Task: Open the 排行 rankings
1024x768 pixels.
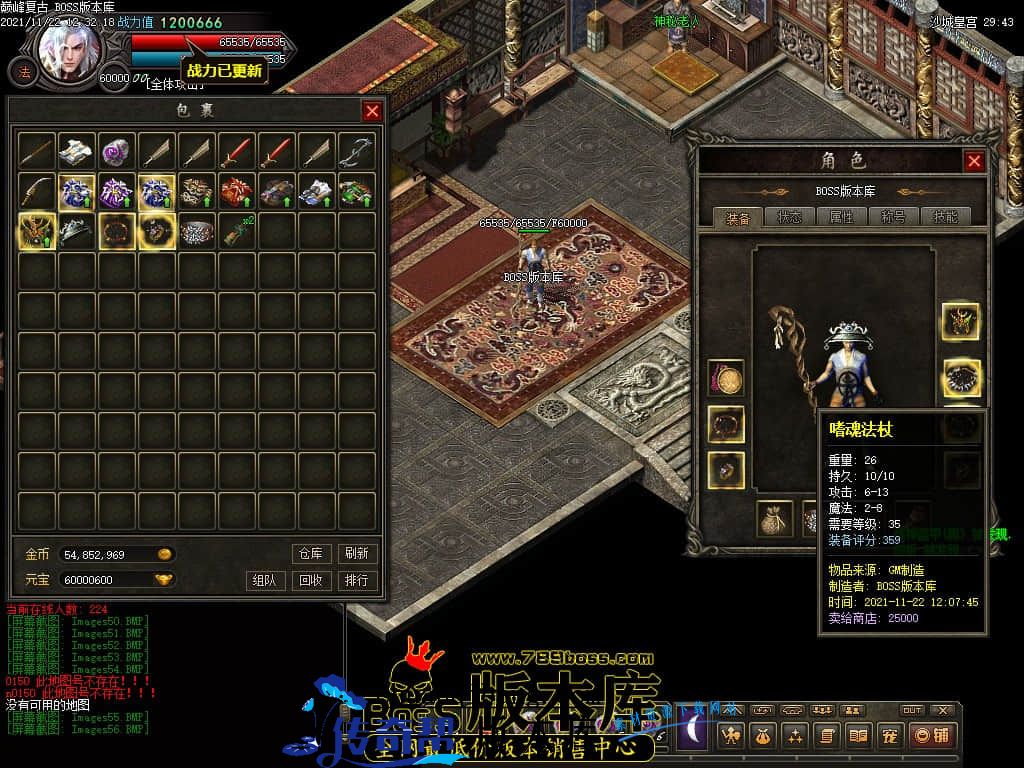Action: (356, 580)
